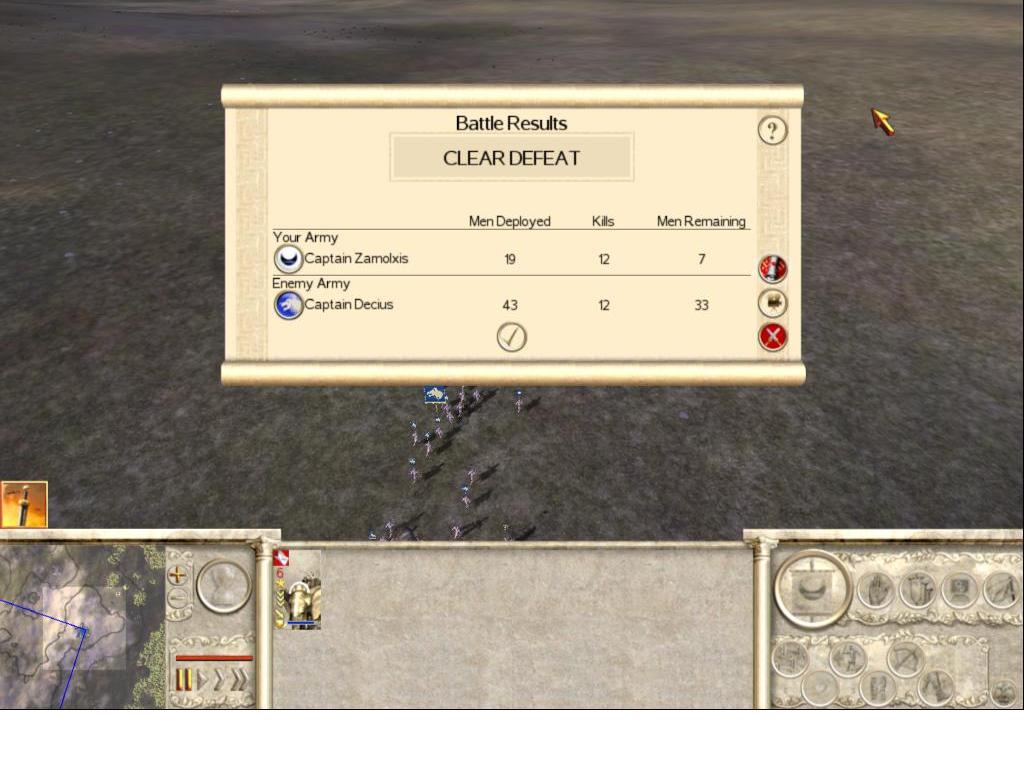This screenshot has height=768, width=1024.
Task: Click the general's portrait medallion near minimap
Action: [x=223, y=586]
